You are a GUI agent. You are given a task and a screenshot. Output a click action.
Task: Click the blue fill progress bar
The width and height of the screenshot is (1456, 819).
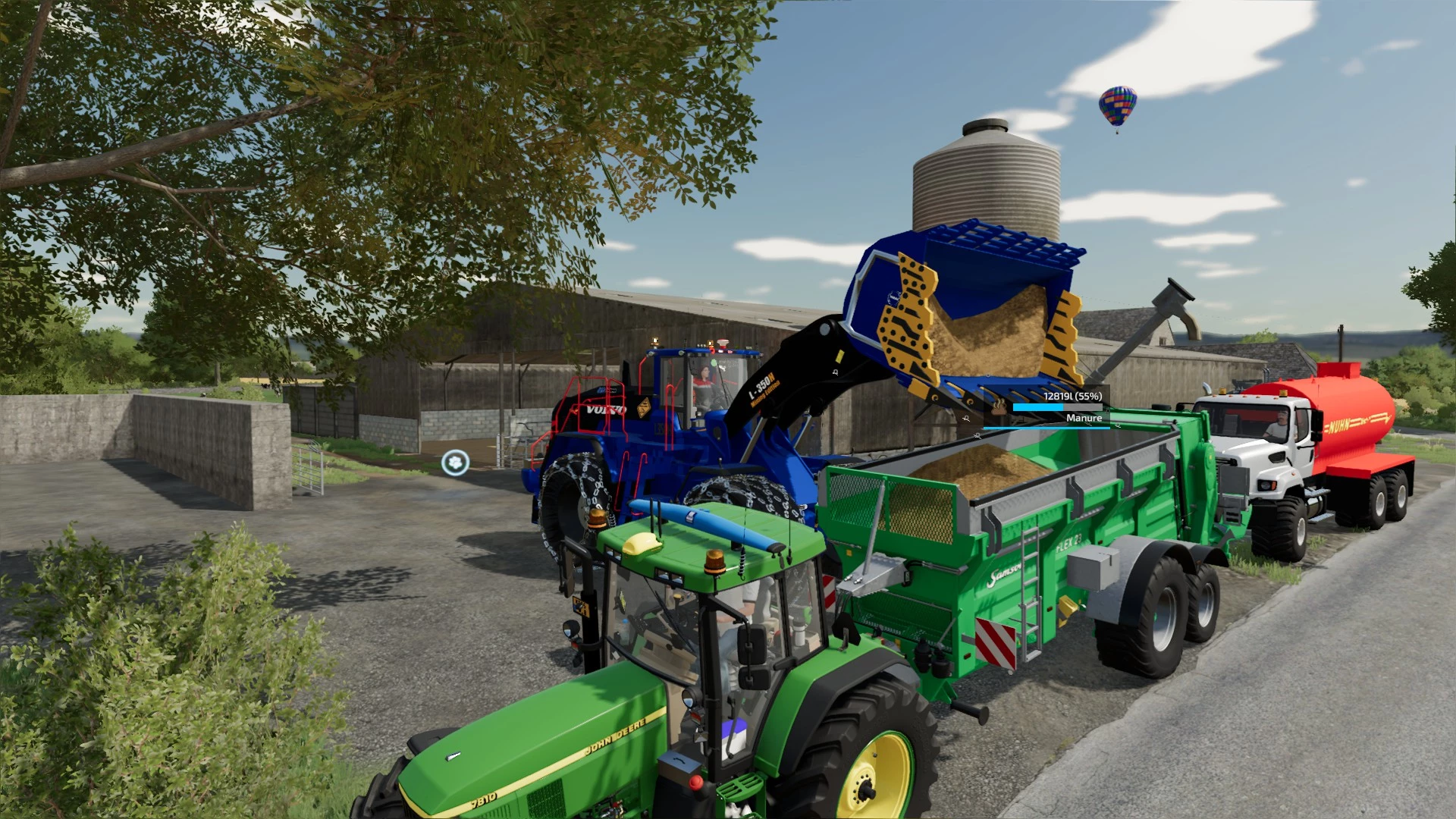[x=1039, y=407]
